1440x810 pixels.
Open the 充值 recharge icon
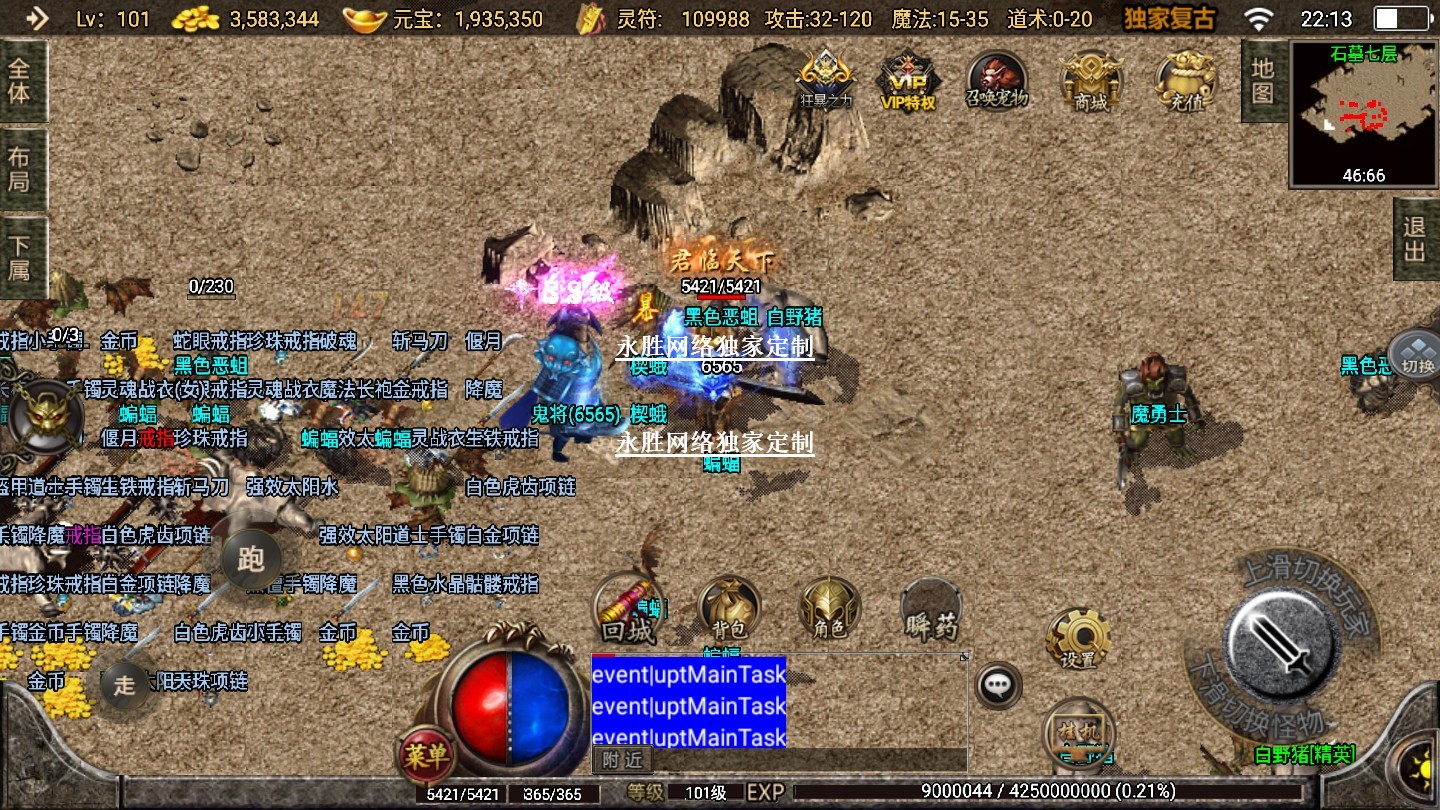(x=1185, y=80)
